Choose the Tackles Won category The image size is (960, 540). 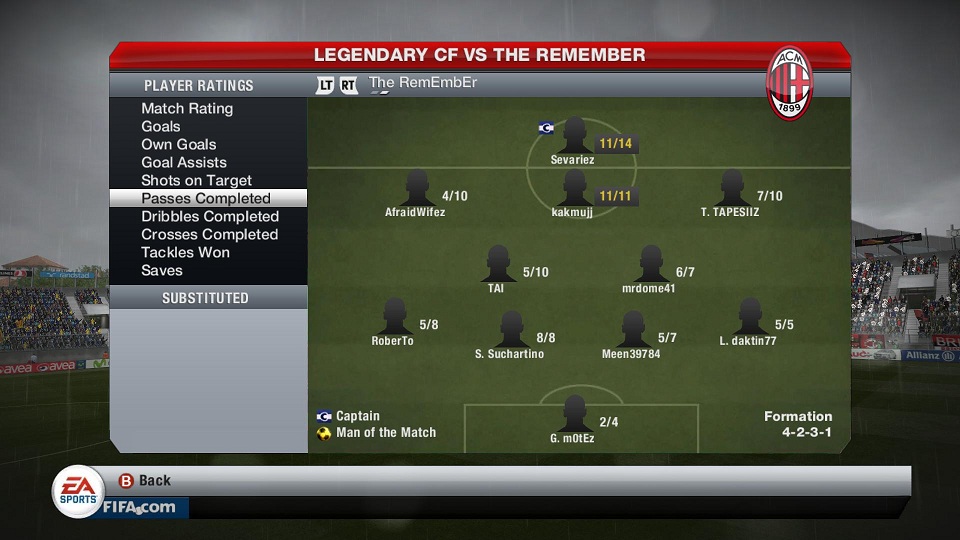tap(185, 253)
